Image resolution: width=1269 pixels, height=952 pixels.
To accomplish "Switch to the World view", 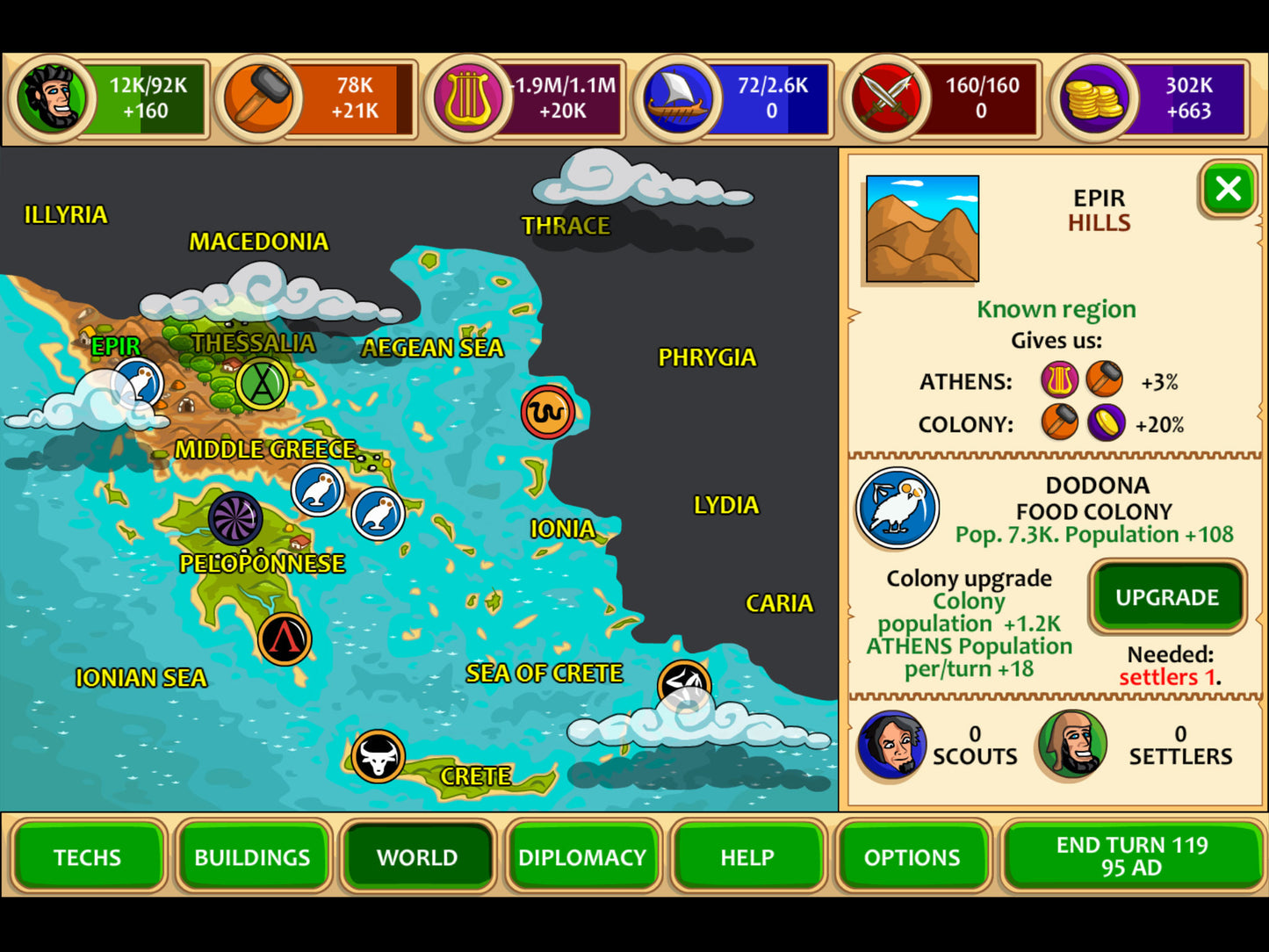I will [x=417, y=856].
